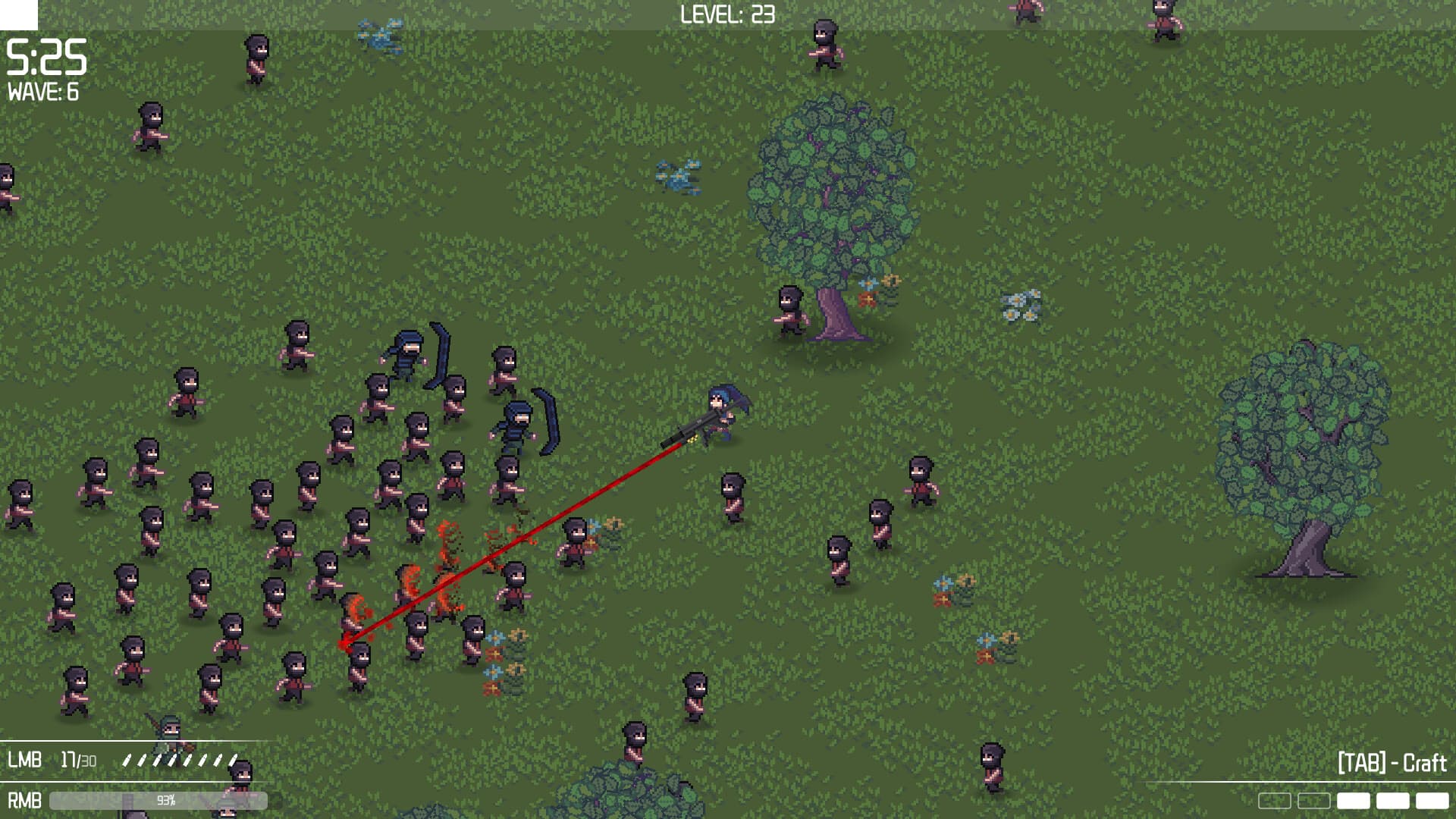Screen dimensions: 1456x819
Task: Click the middle filled slot in the hotbar
Action: (x=1394, y=800)
